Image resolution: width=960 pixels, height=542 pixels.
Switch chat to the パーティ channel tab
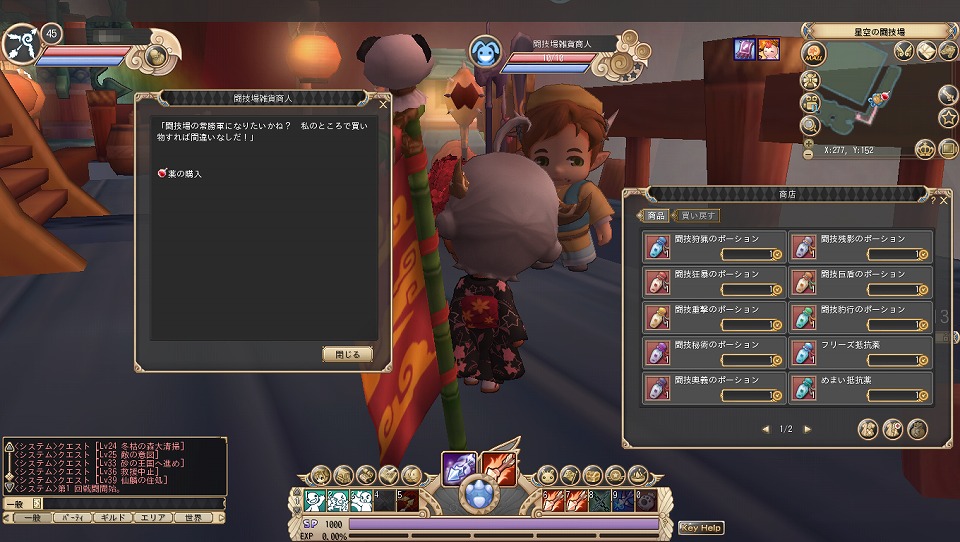(71, 518)
